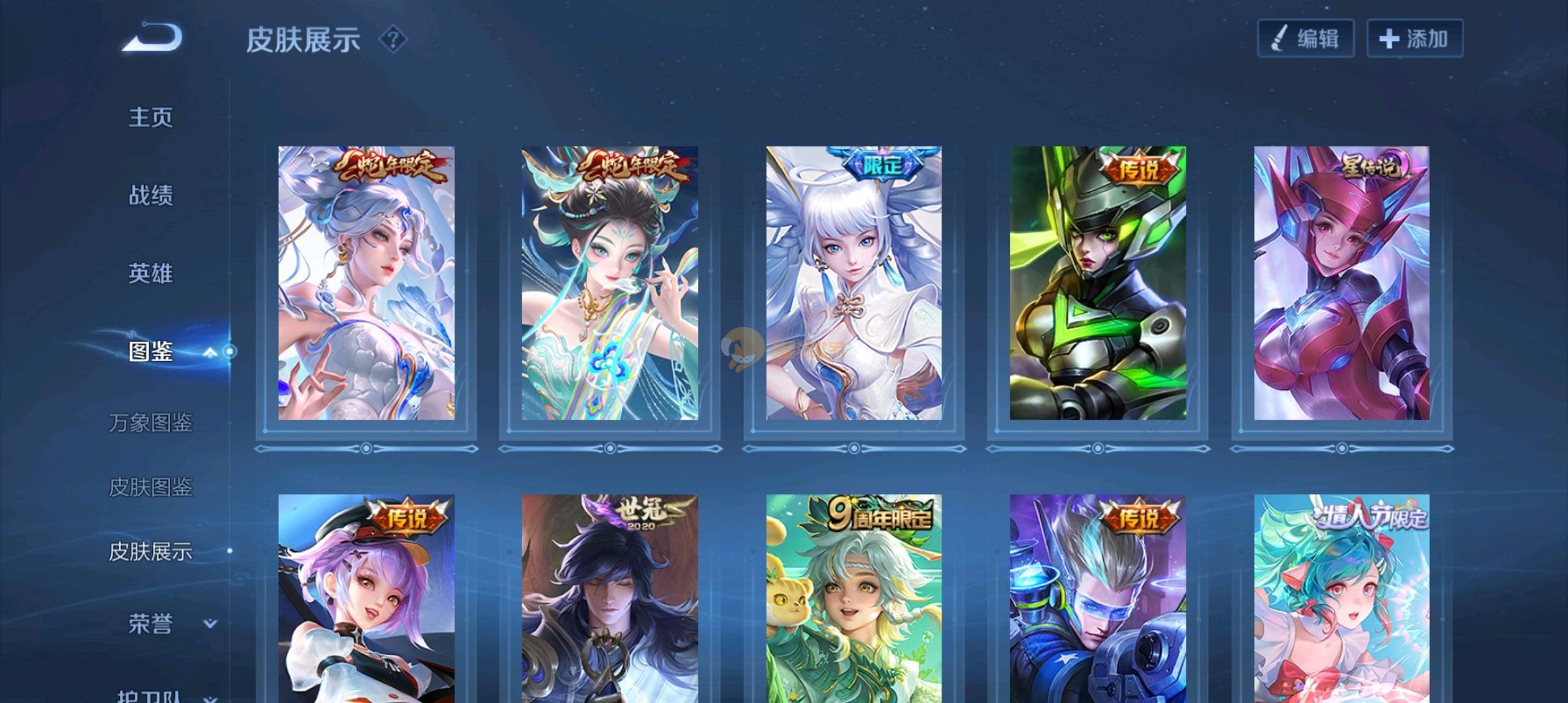Click the 添加 add button
This screenshot has height=703, width=1568.
1414,38
